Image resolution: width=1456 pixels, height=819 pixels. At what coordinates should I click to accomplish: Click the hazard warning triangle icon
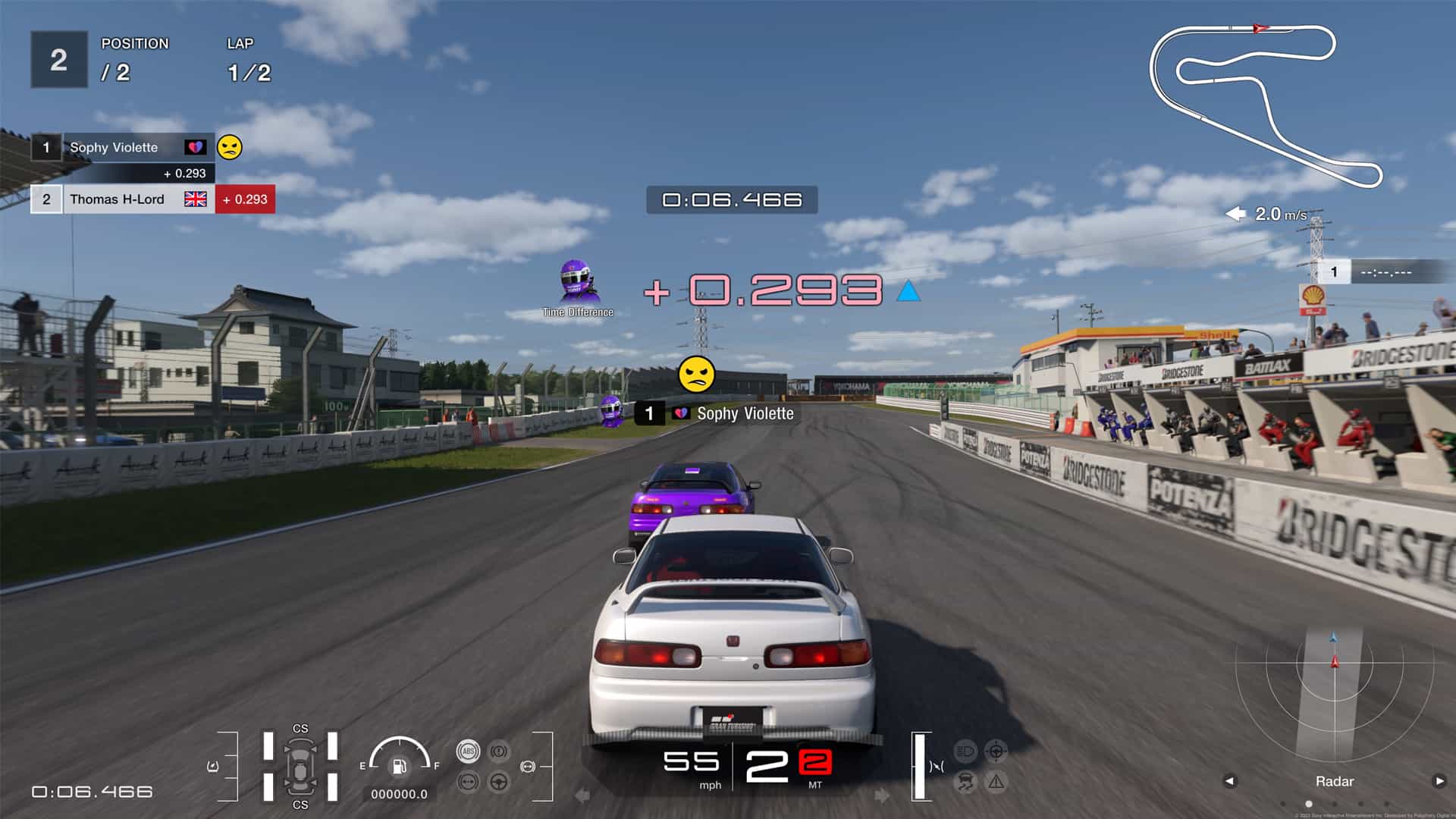click(x=996, y=781)
